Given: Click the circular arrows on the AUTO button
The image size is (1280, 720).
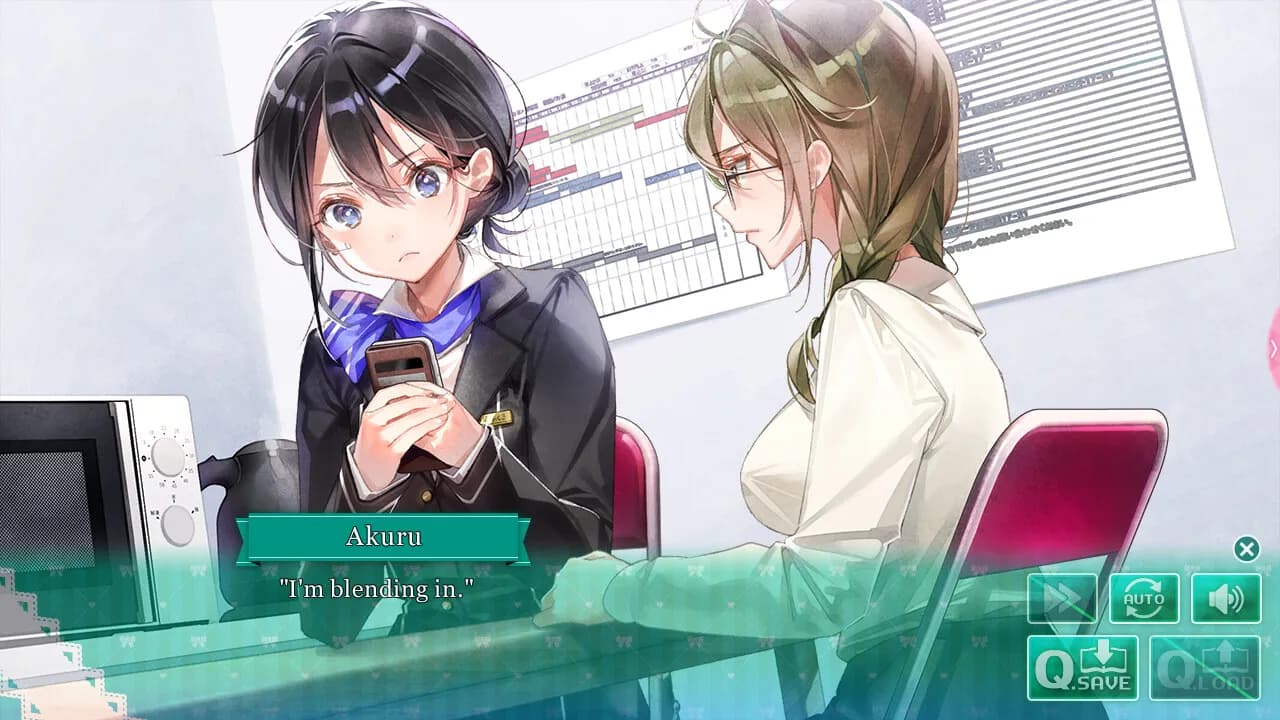Looking at the screenshot, I should coord(1143,592).
